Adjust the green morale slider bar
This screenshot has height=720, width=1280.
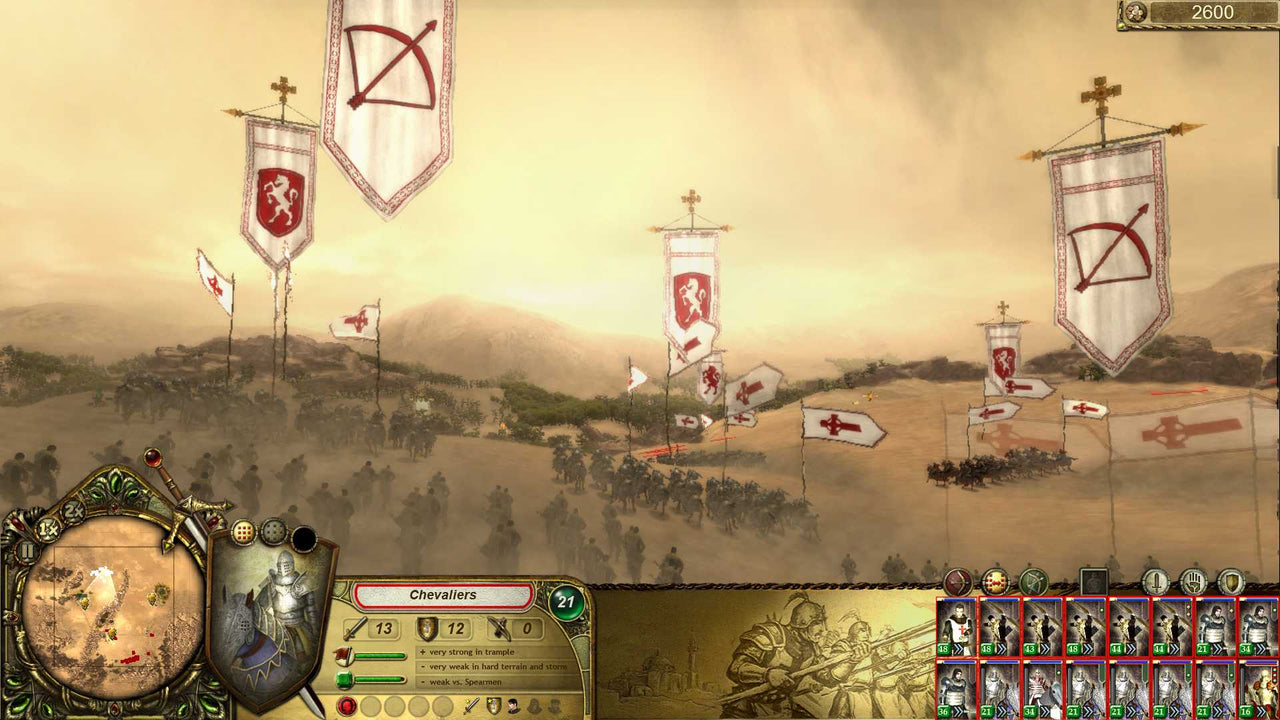pos(378,678)
